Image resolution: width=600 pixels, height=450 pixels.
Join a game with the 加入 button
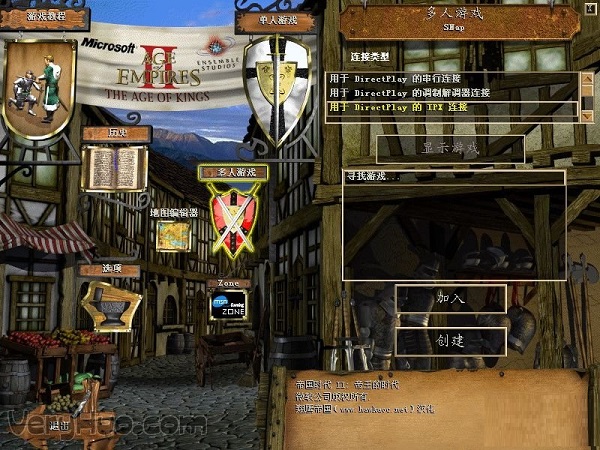coord(450,298)
